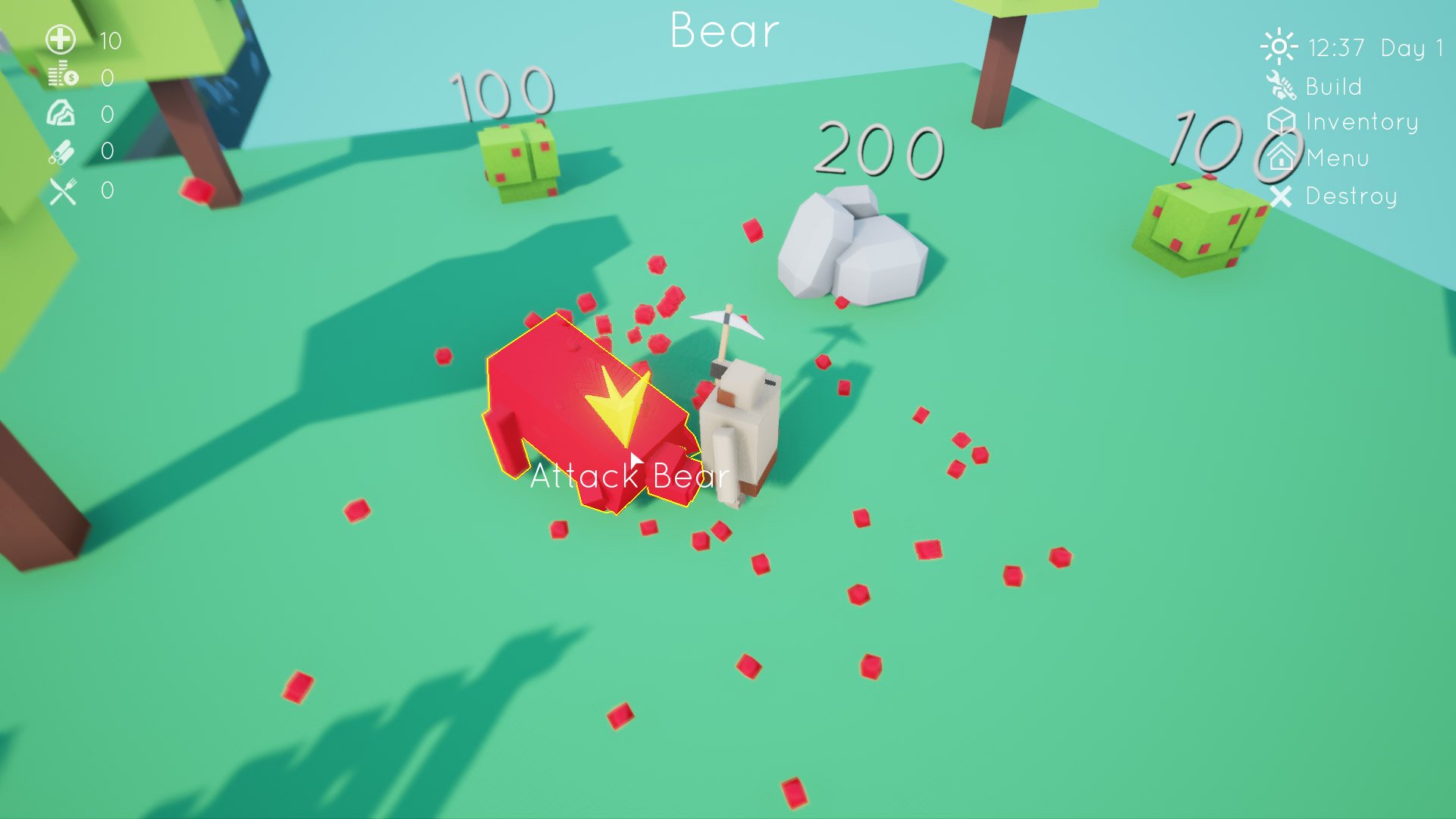Click the health plus icon
1456x819 pixels.
click(59, 39)
